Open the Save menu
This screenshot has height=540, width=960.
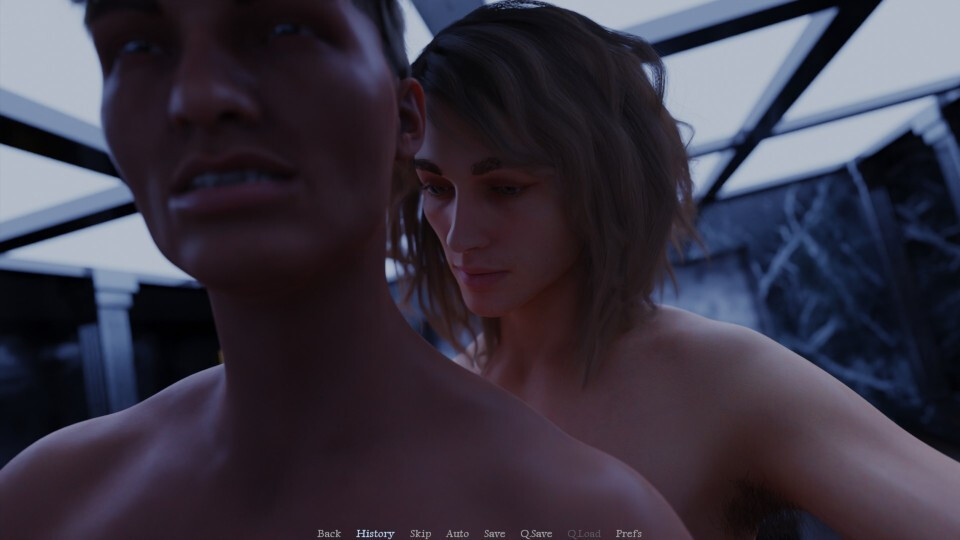(x=494, y=533)
